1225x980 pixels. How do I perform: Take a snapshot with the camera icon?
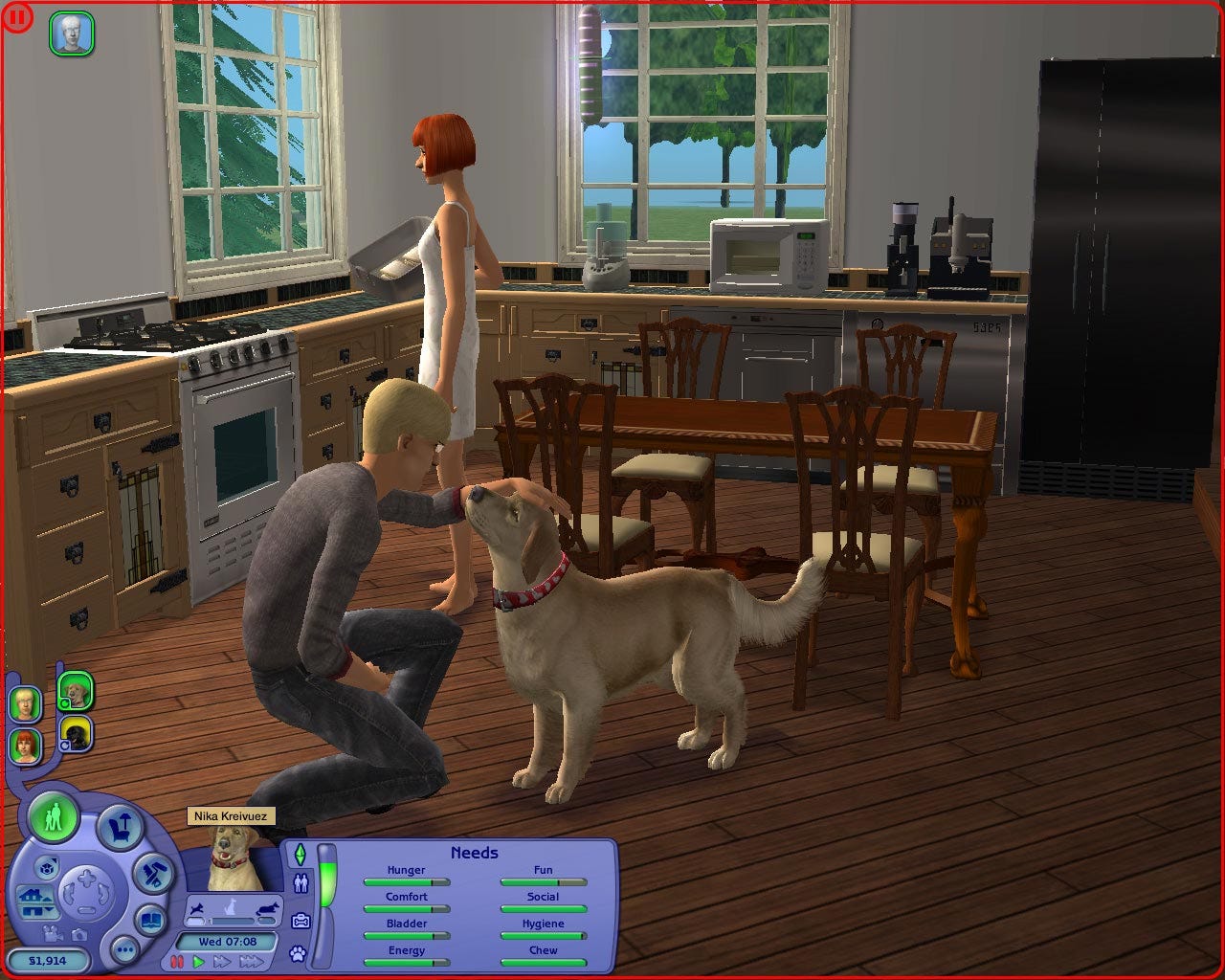pos(78,936)
